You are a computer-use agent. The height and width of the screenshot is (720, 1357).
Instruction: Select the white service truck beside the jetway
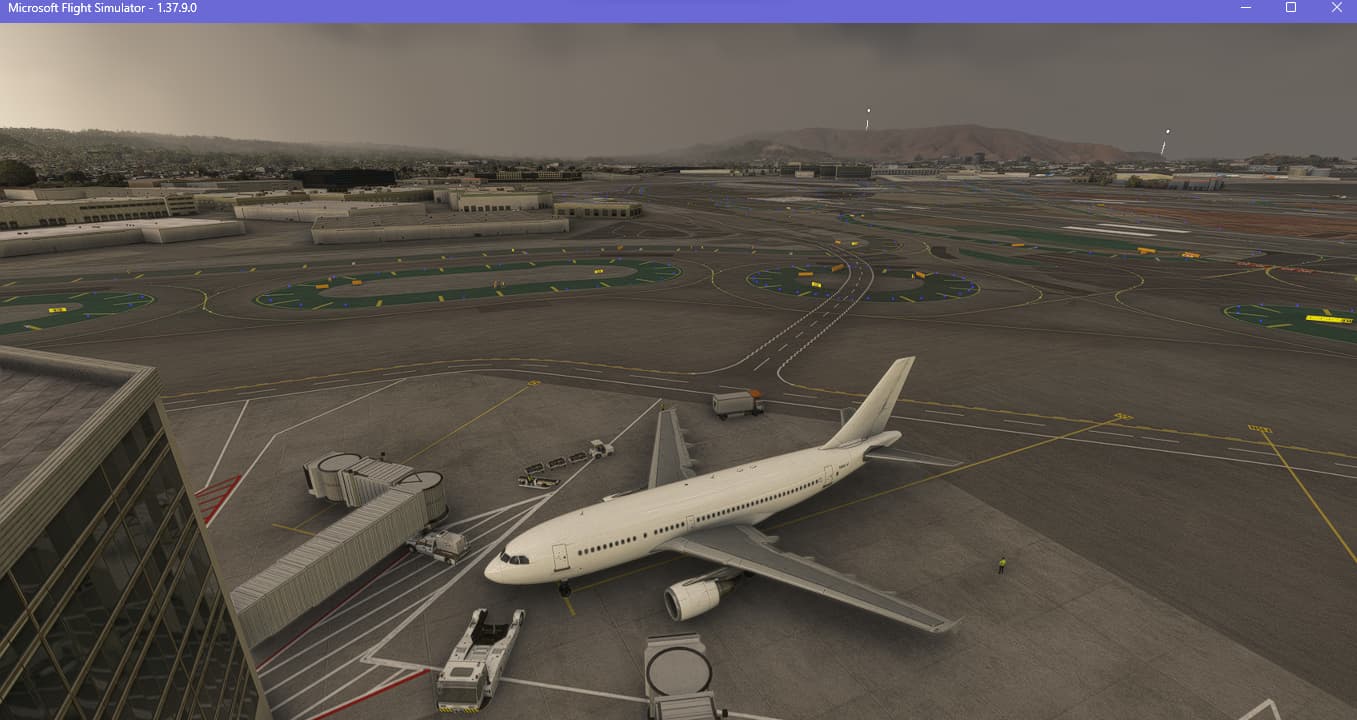click(x=440, y=545)
